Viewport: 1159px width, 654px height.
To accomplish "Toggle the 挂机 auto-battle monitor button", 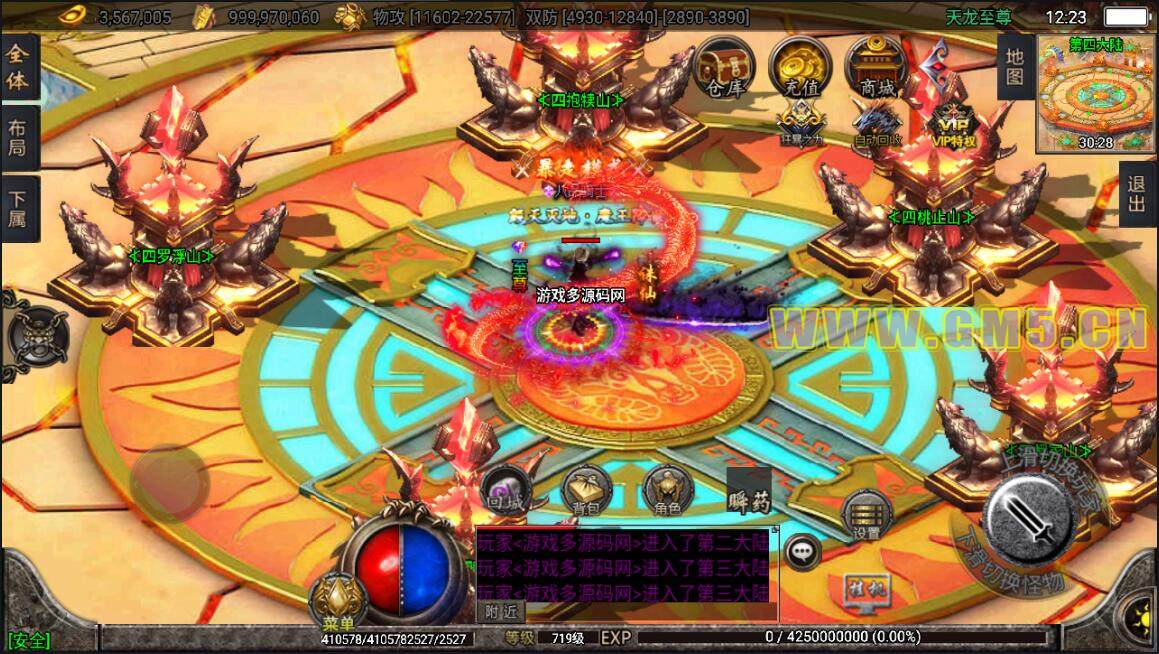I will click(x=861, y=586).
